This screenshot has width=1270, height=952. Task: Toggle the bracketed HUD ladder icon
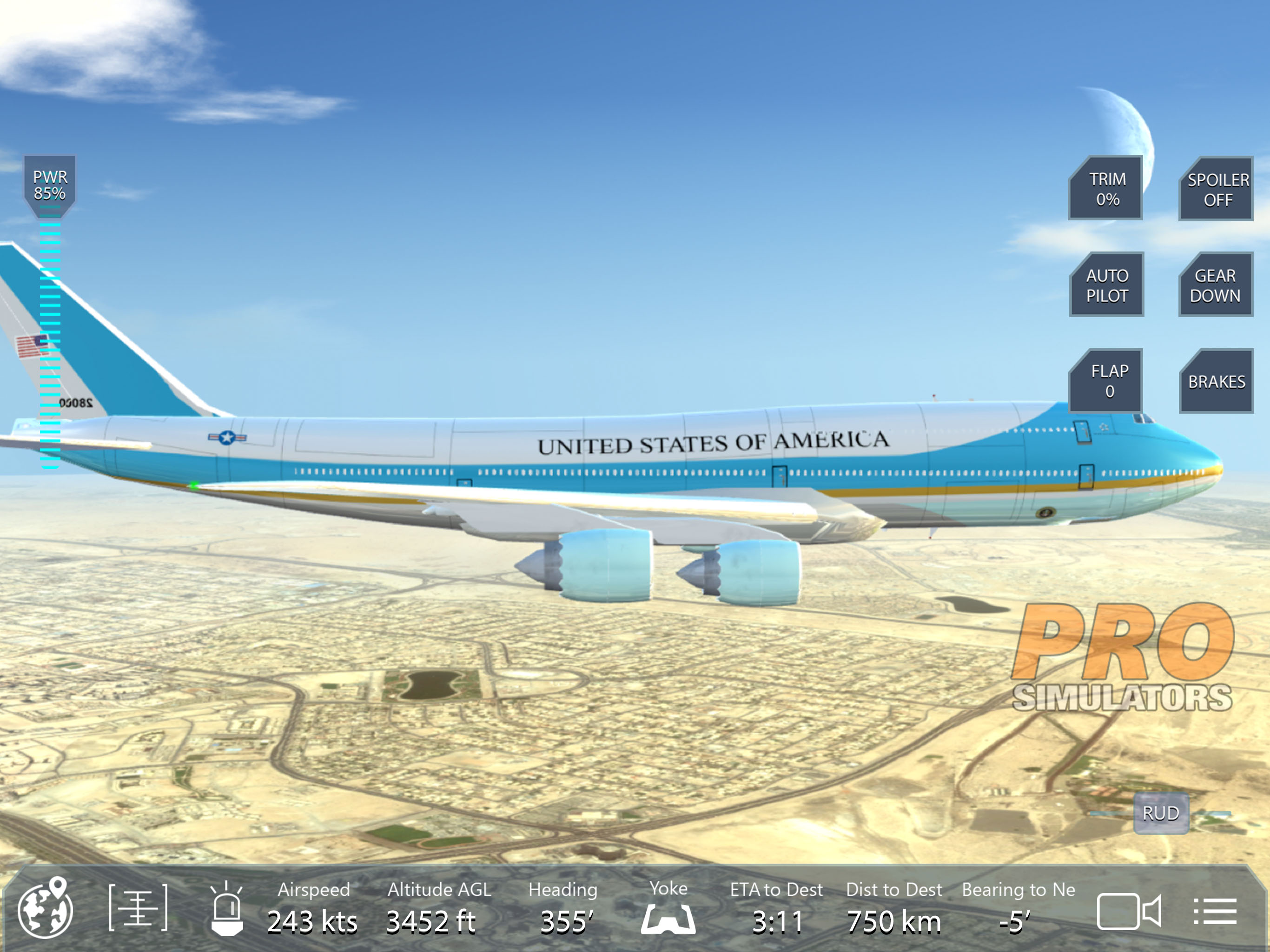(139, 908)
